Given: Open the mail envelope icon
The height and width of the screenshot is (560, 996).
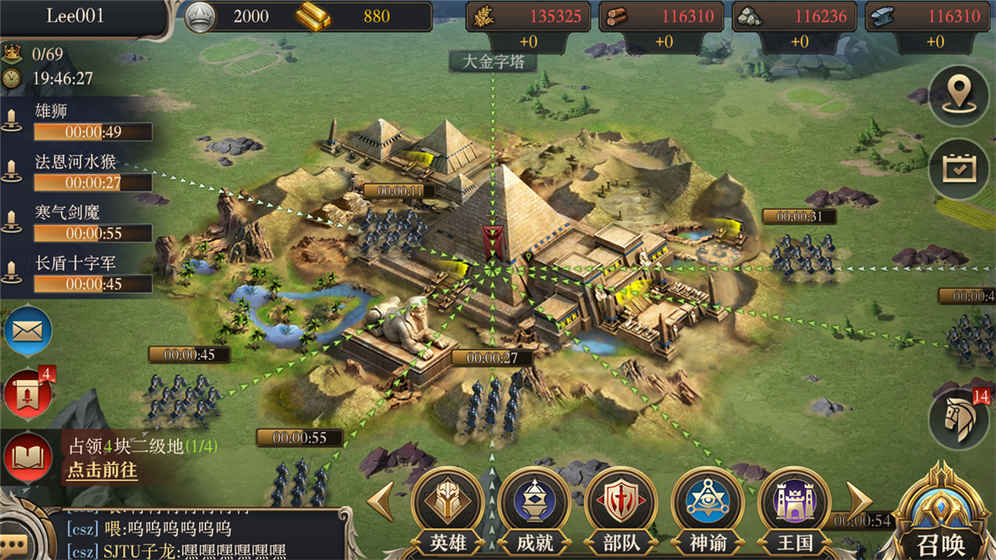Looking at the screenshot, I should (27, 331).
